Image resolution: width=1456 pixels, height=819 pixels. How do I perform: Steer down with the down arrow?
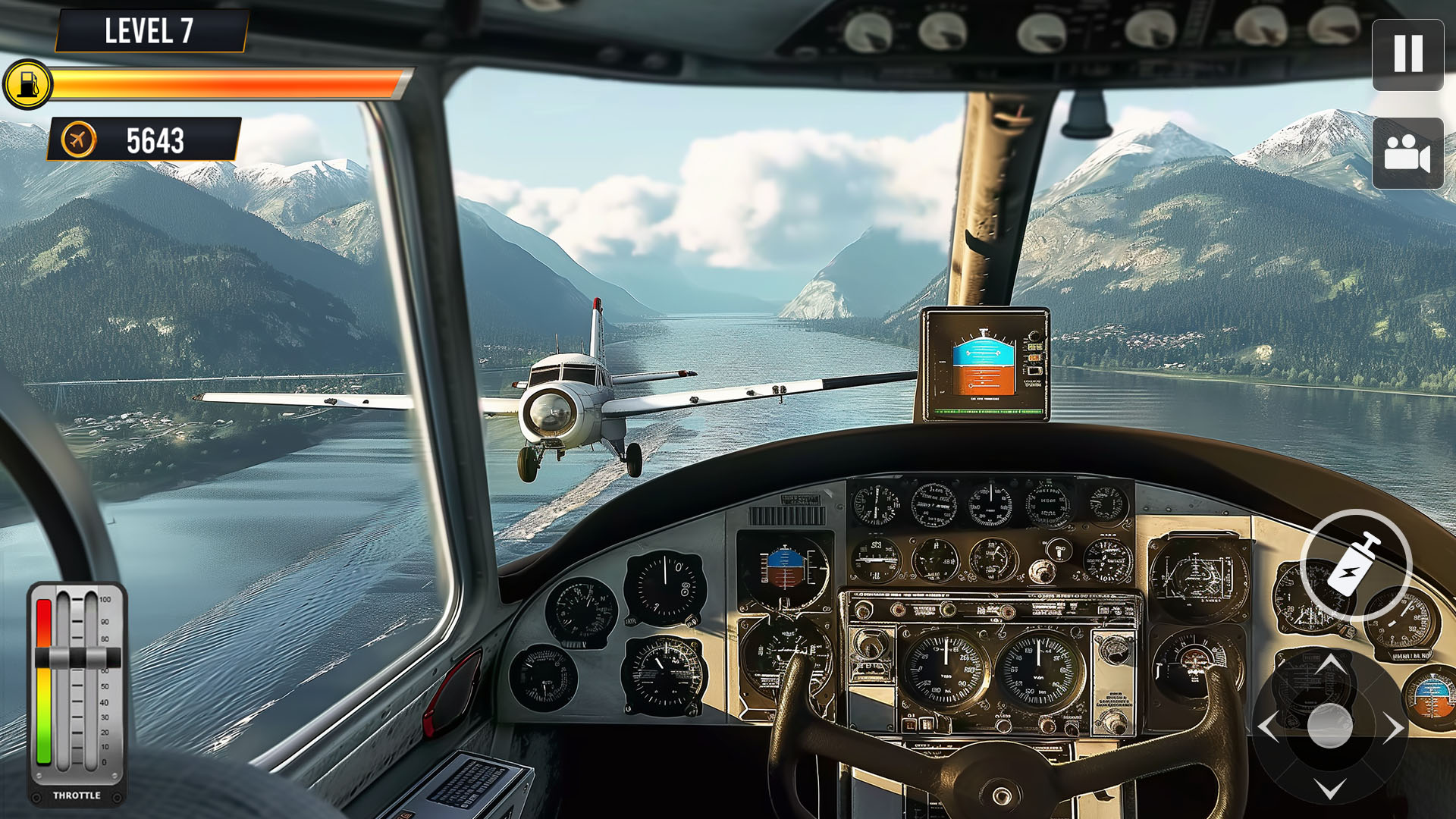point(1330,789)
